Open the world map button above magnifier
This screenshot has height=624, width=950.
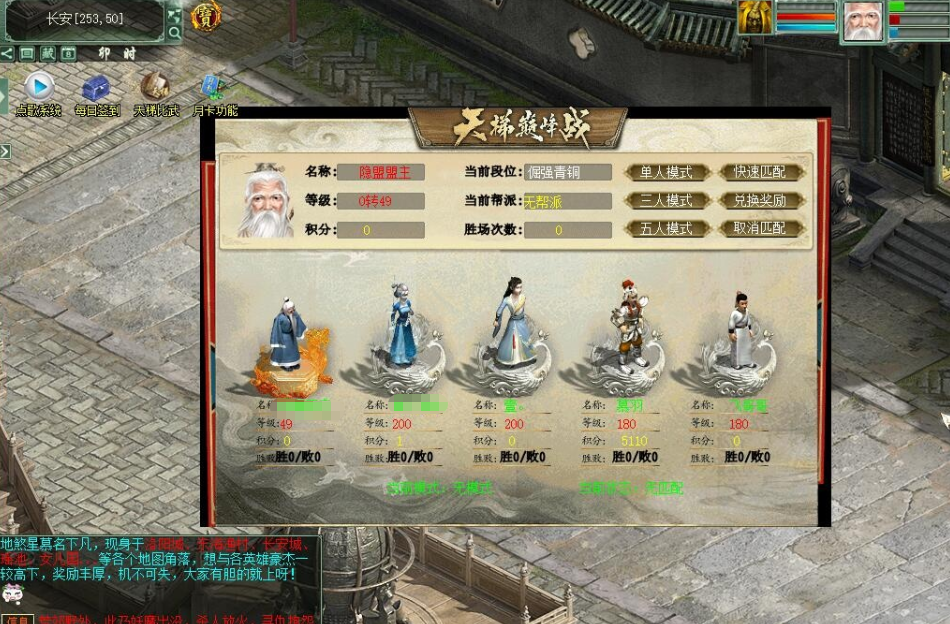[174, 14]
